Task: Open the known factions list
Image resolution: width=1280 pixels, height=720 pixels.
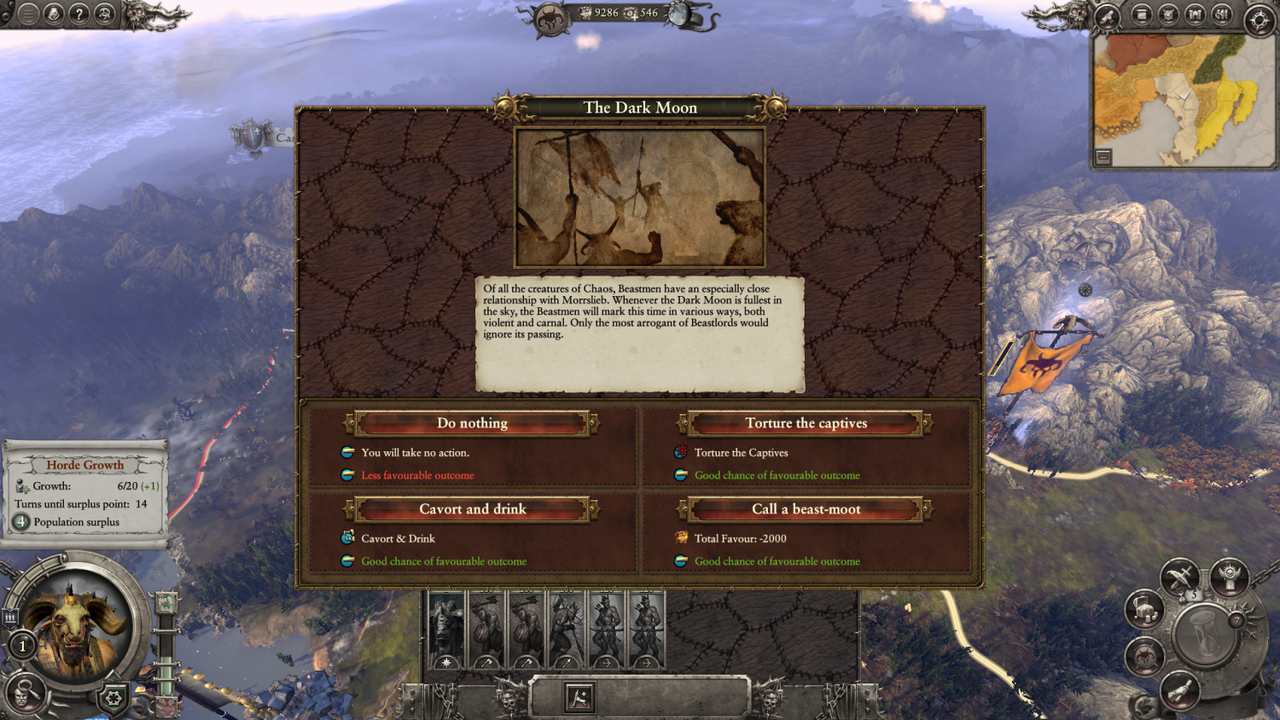Action: click(x=1166, y=12)
